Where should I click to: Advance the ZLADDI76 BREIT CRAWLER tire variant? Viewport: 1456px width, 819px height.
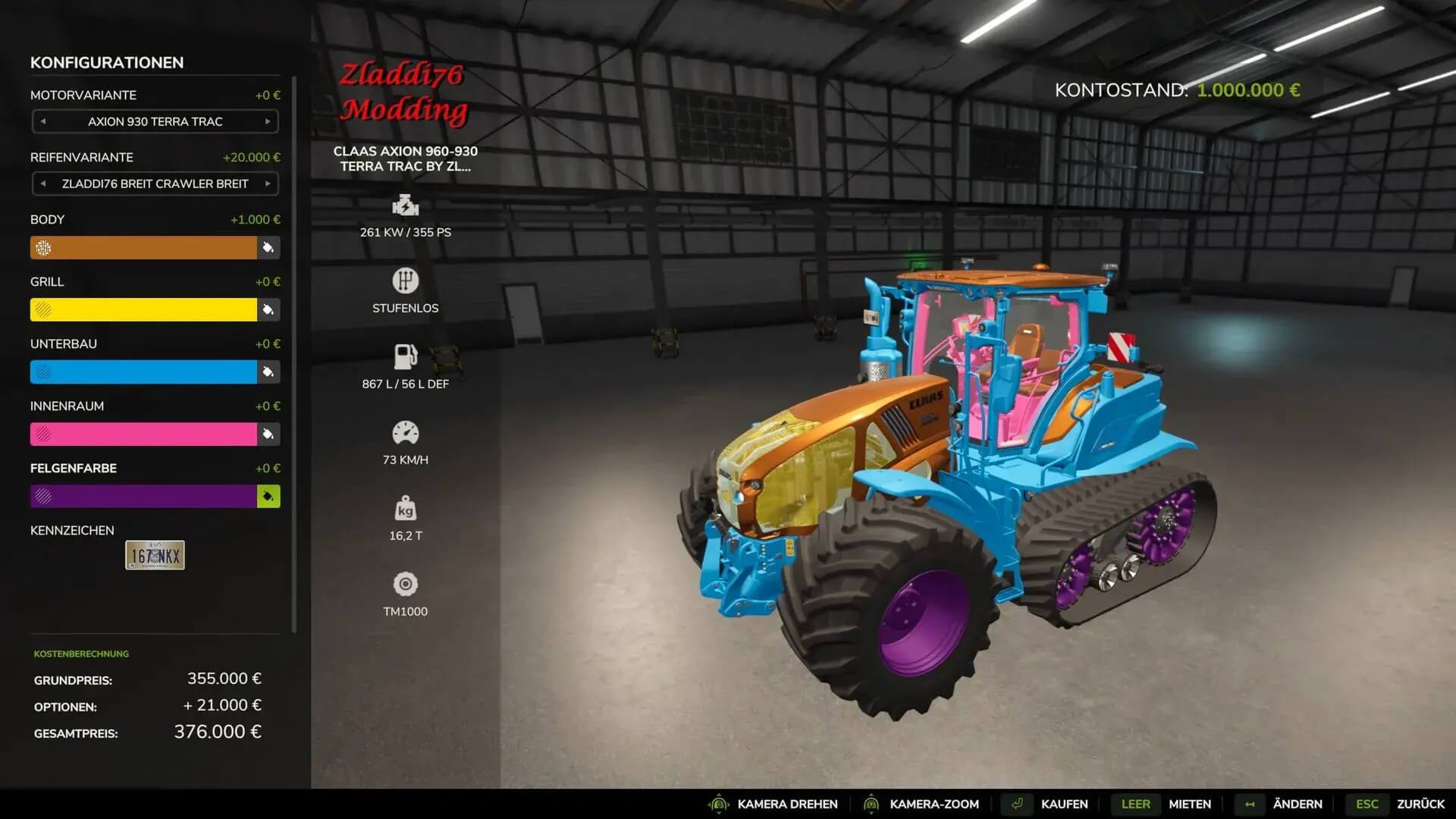coord(267,184)
